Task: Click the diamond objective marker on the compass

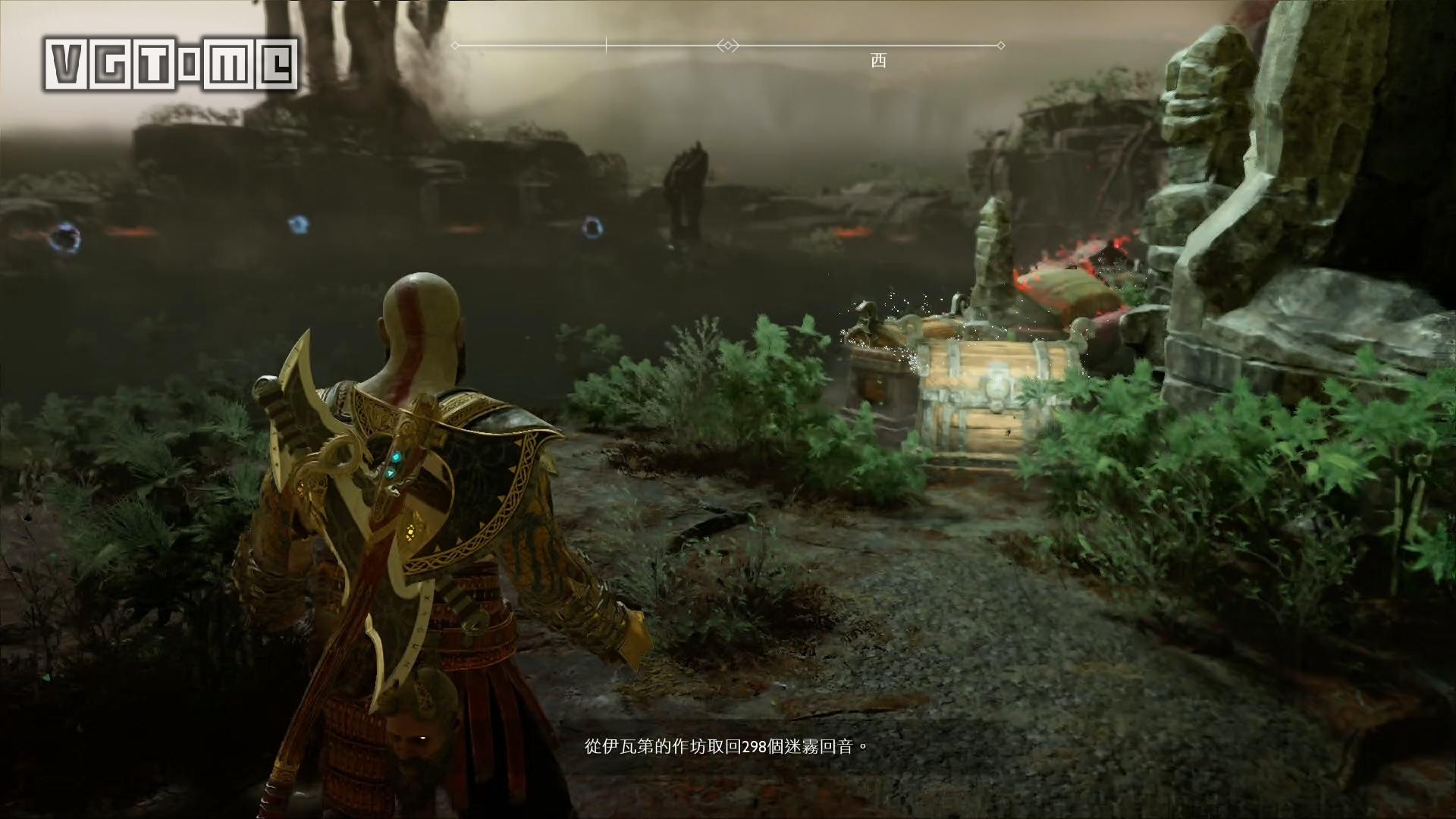Action: tap(727, 45)
